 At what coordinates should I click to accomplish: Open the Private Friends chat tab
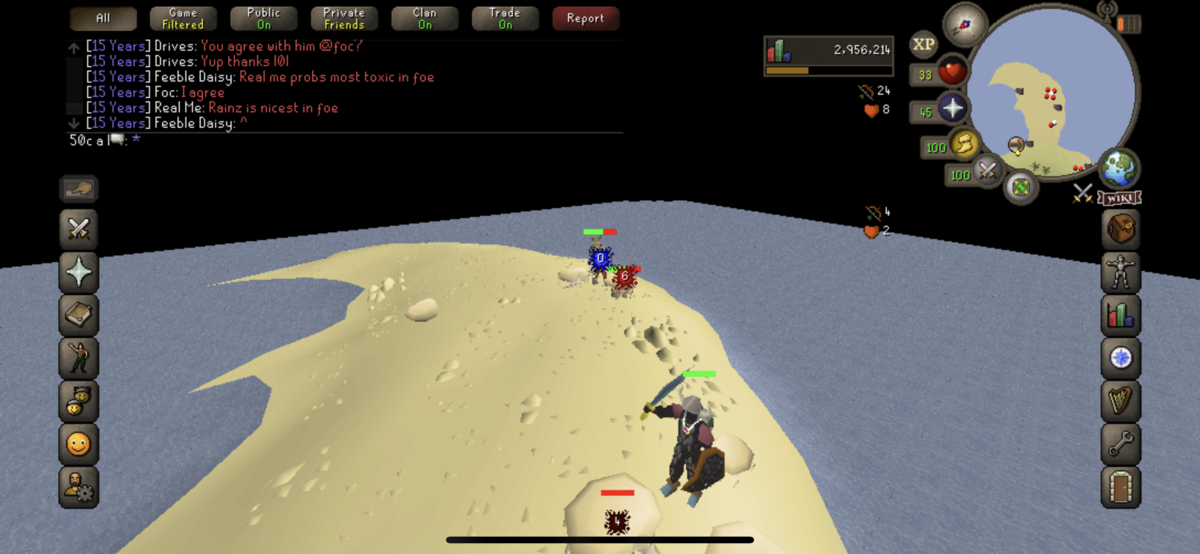click(x=344, y=19)
